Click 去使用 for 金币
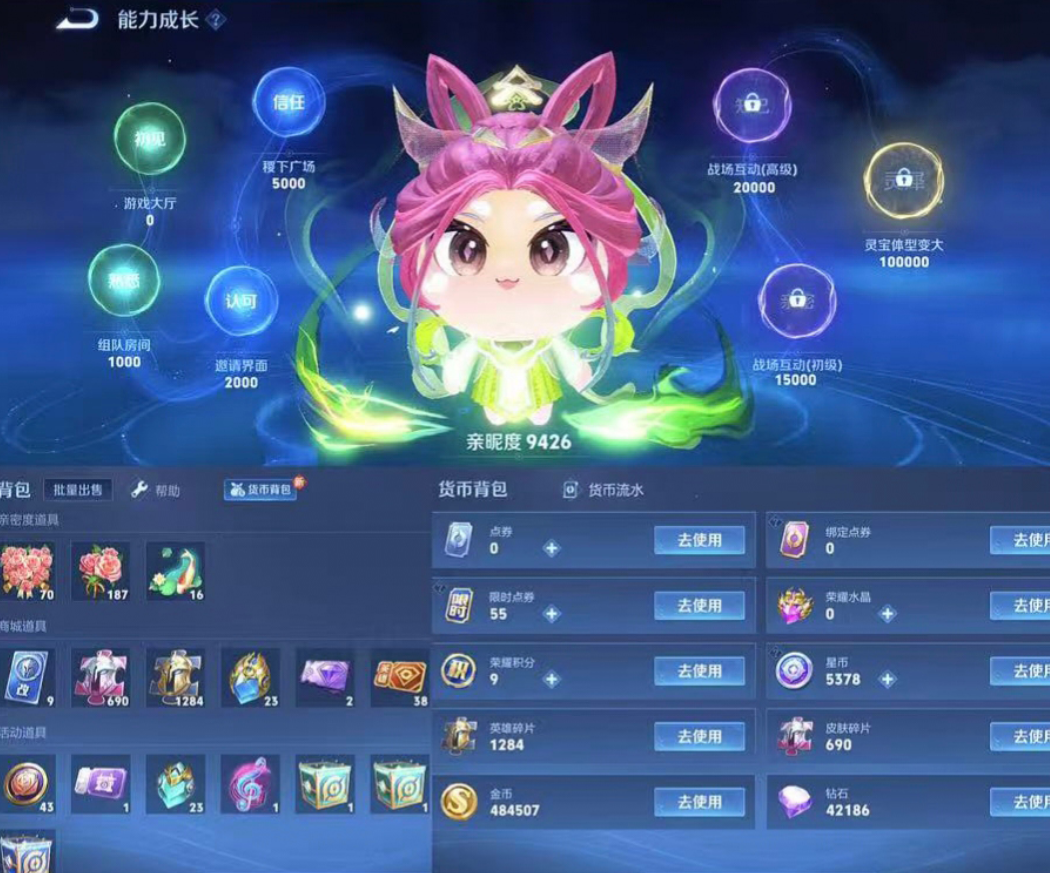Image resolution: width=1050 pixels, height=873 pixels. click(700, 801)
